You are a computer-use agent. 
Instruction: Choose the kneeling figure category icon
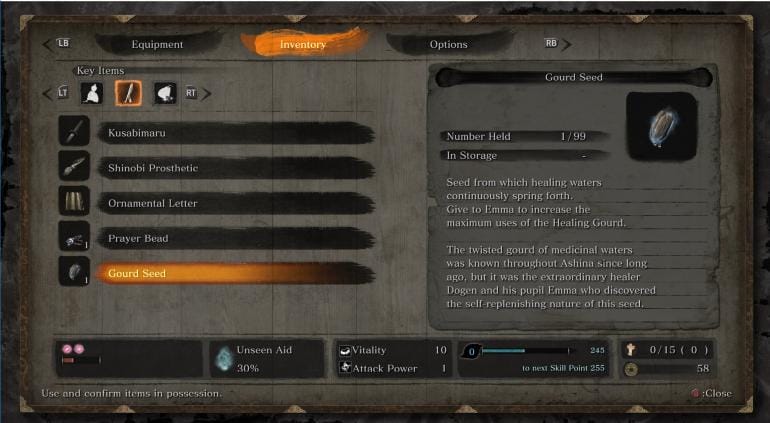pos(94,93)
